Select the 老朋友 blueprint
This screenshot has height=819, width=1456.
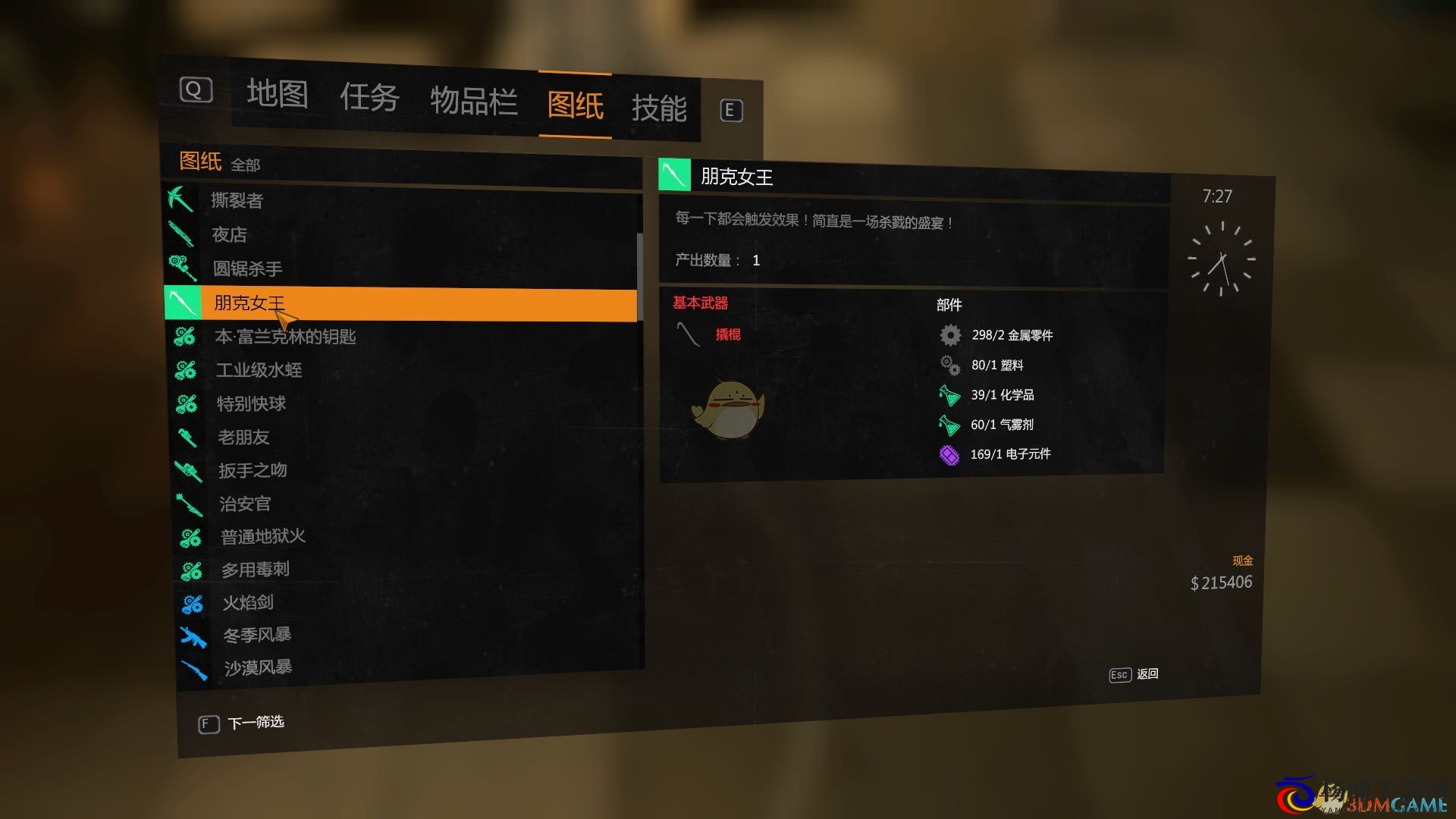tap(244, 437)
